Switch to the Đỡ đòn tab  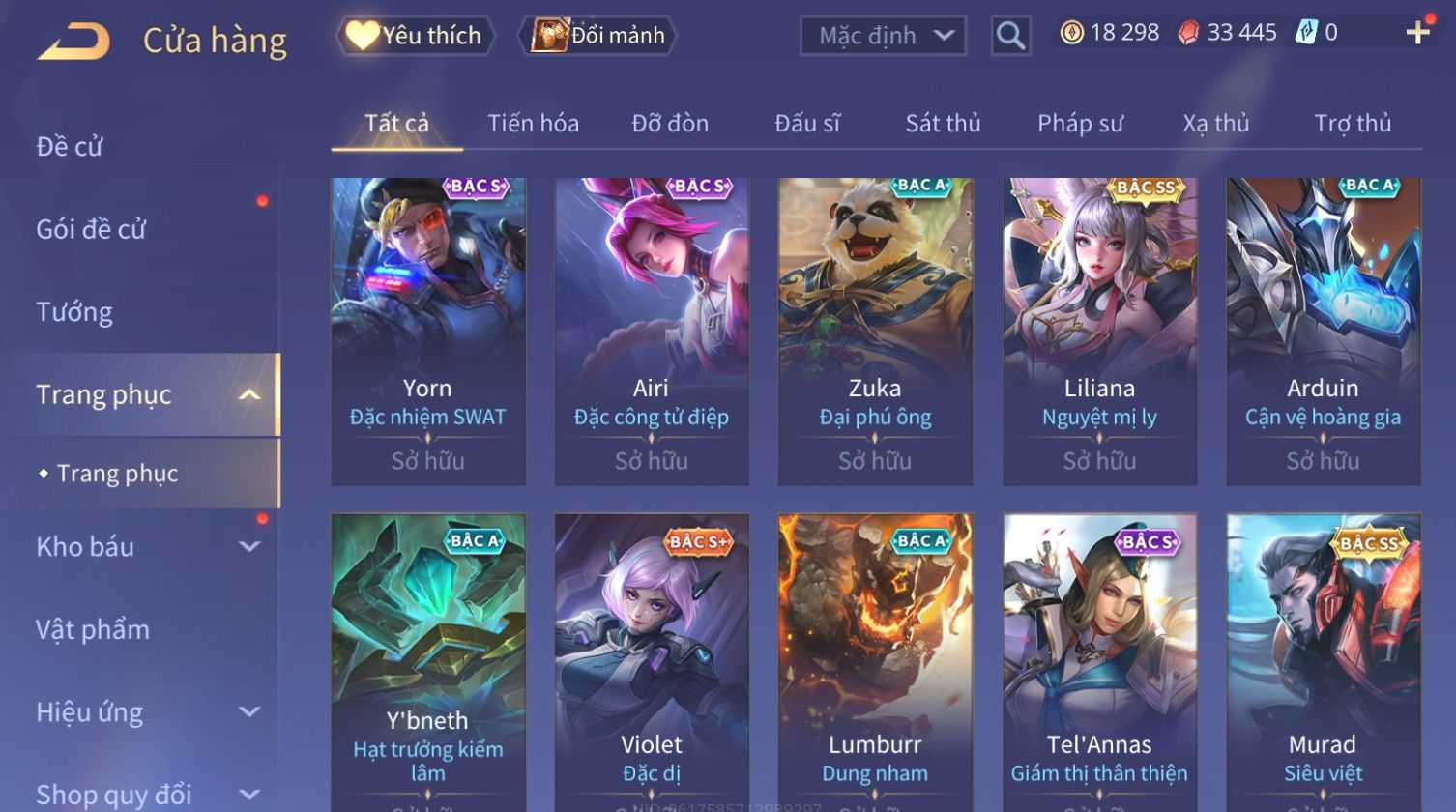coord(670,124)
